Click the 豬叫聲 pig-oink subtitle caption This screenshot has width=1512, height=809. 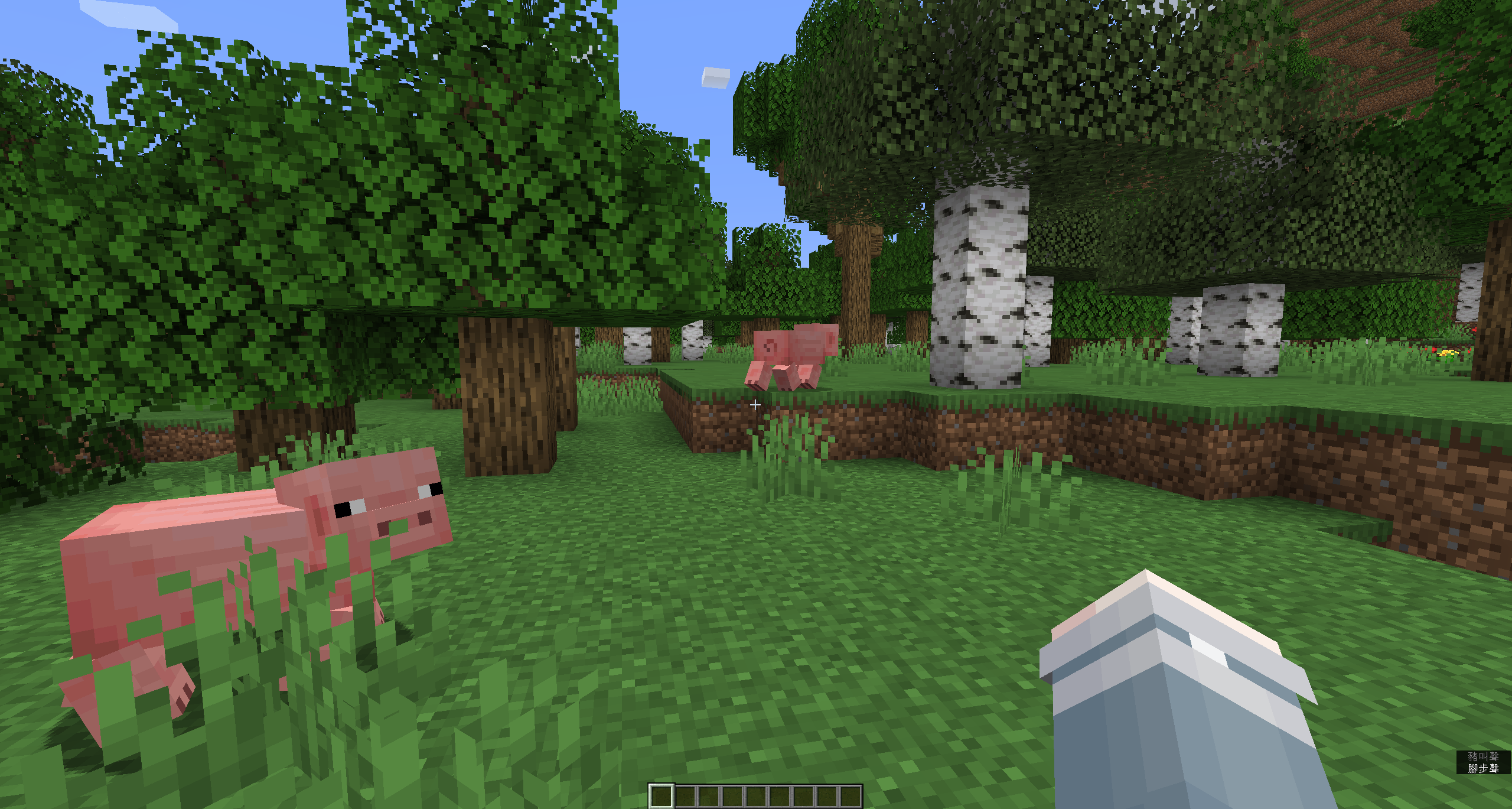pos(1483,756)
